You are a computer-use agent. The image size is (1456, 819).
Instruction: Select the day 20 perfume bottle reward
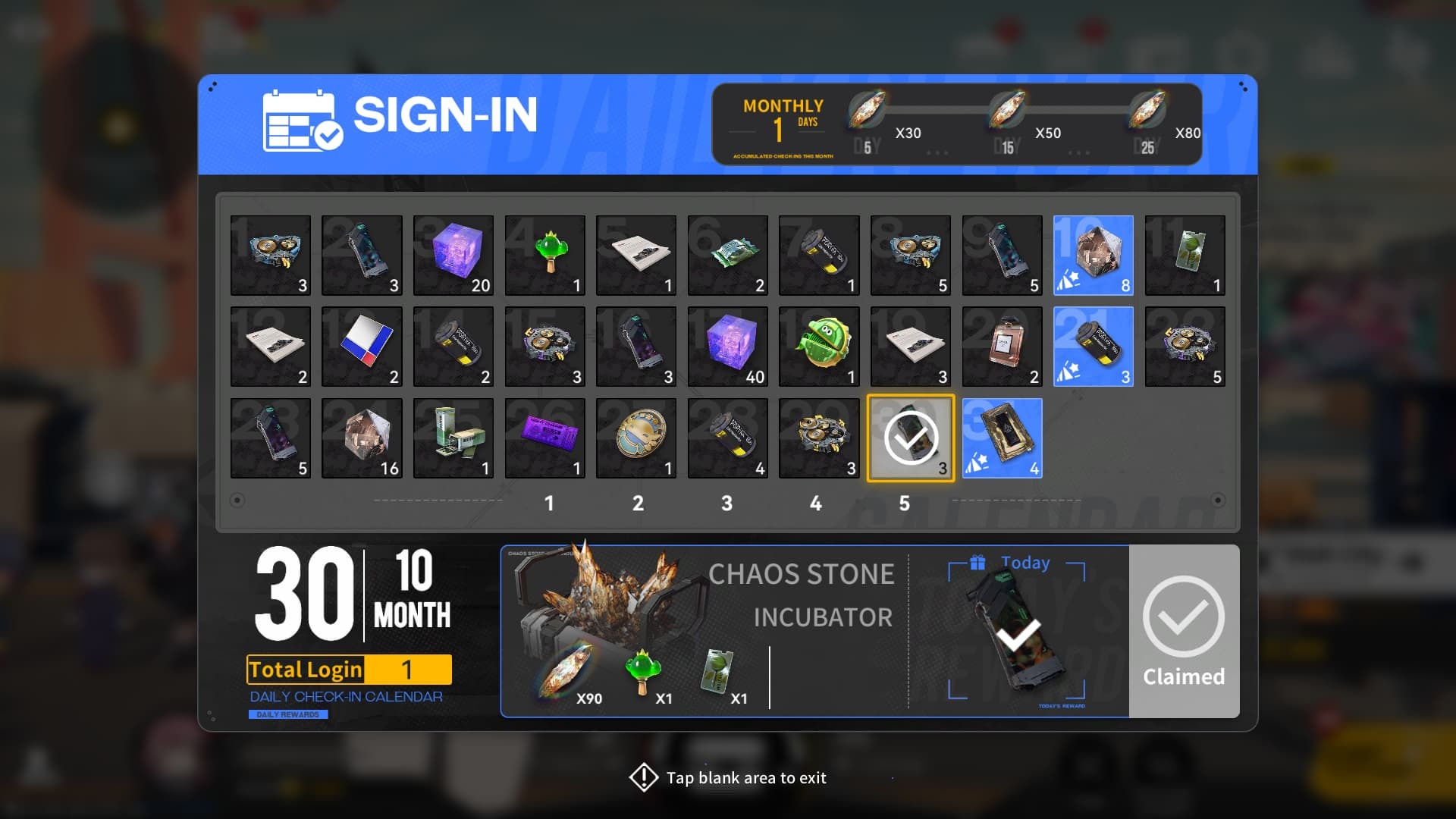1002,347
